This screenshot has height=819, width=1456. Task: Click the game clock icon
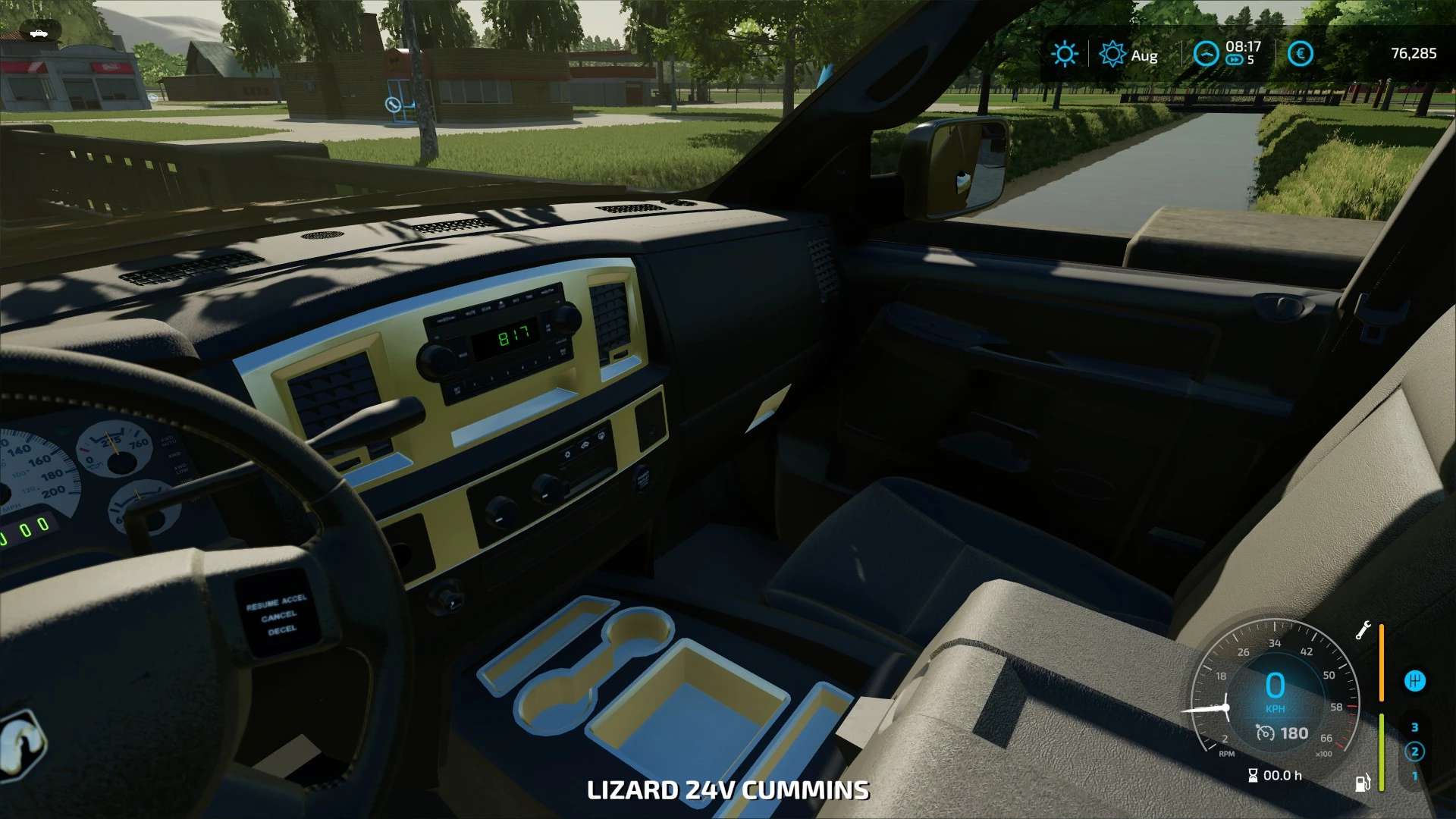coord(1206,54)
